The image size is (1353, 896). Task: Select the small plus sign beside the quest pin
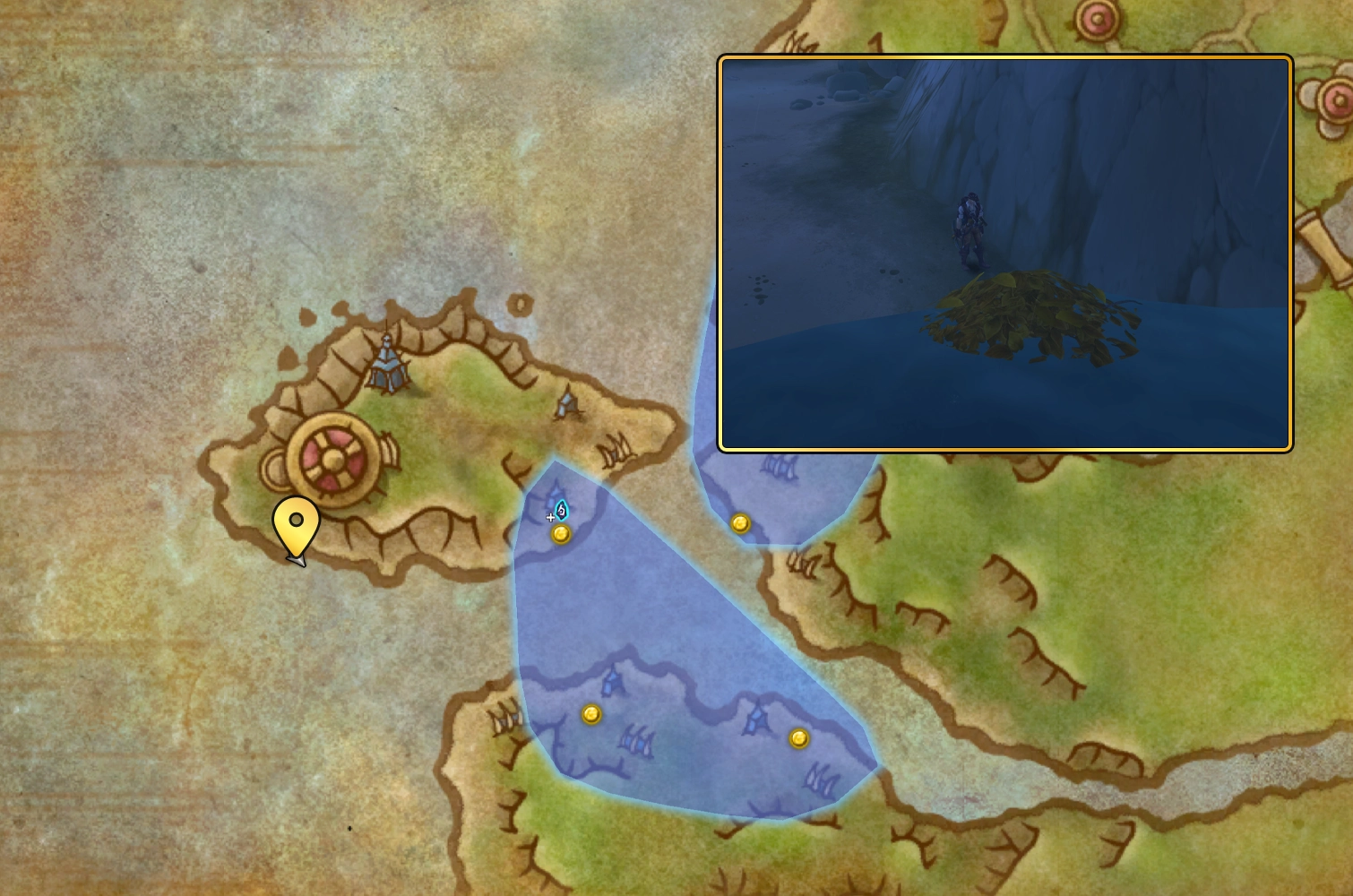(x=549, y=516)
